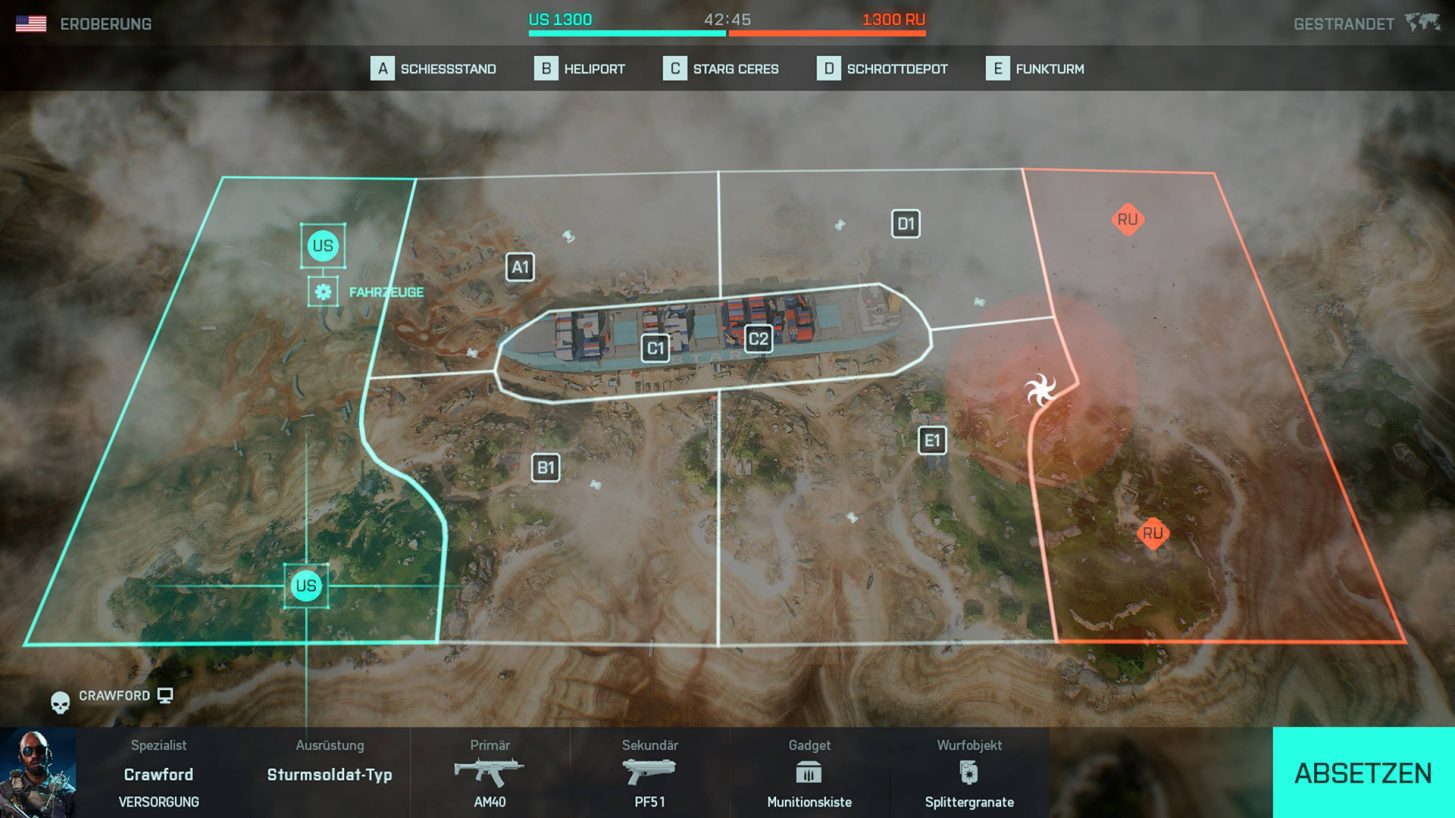Image resolution: width=1455 pixels, height=818 pixels.
Task: Select the A Schiessstand legend entry
Action: point(433,69)
